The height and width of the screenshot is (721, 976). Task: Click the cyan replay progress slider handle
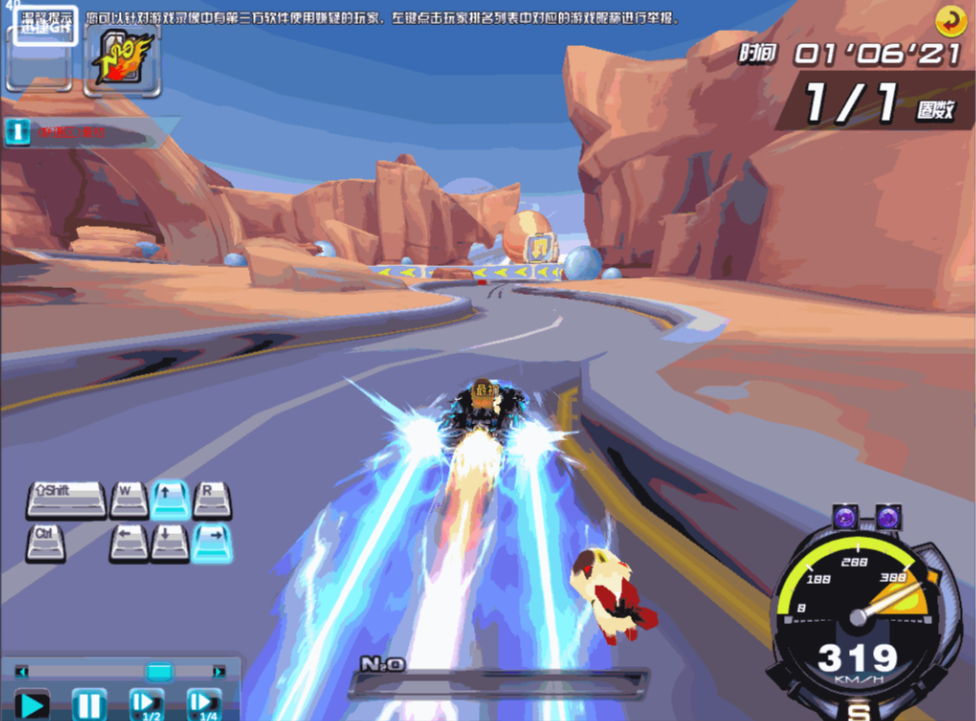pyautogui.click(x=159, y=671)
